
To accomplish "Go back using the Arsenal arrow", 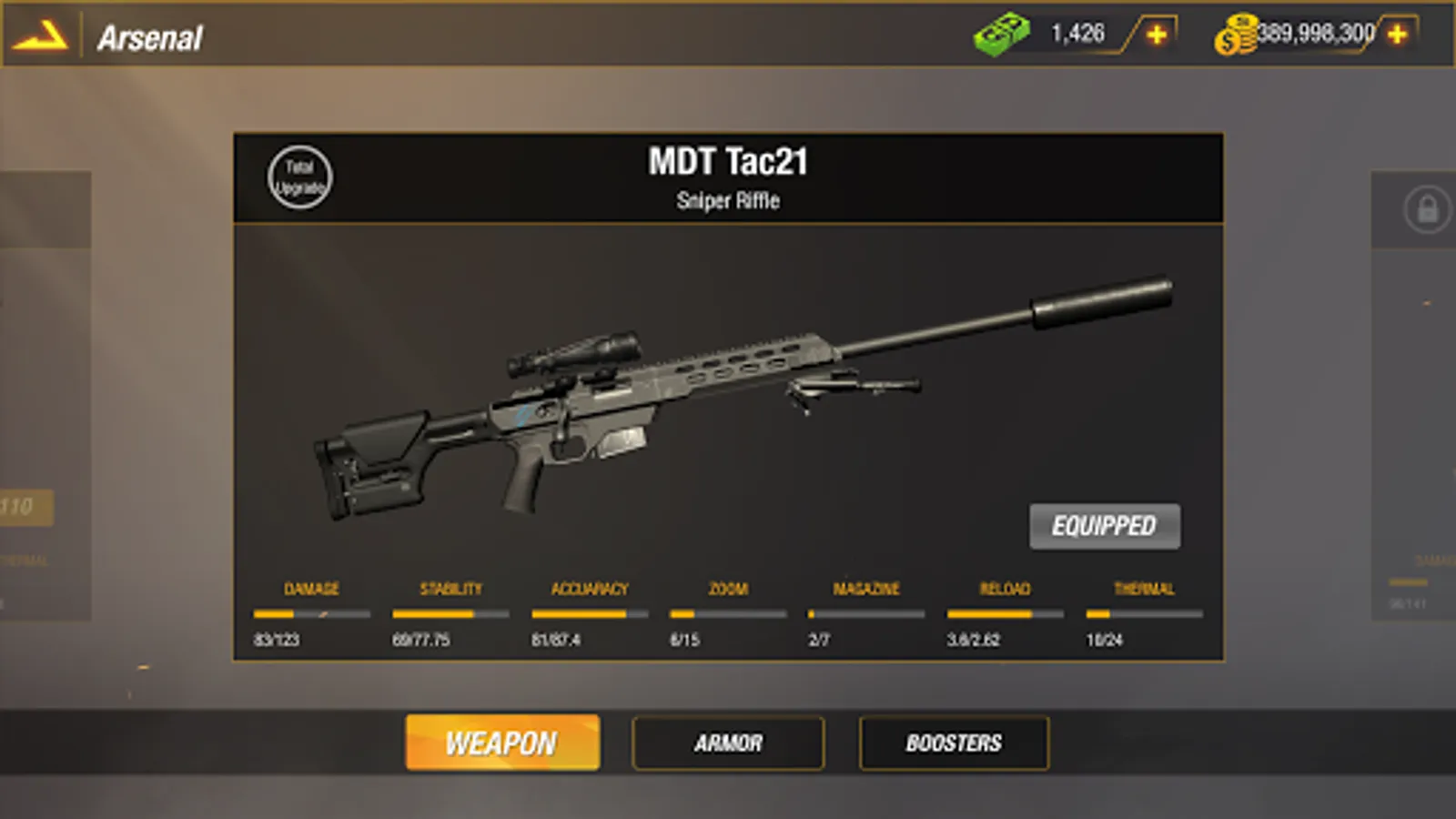I will pyautogui.click(x=40, y=36).
